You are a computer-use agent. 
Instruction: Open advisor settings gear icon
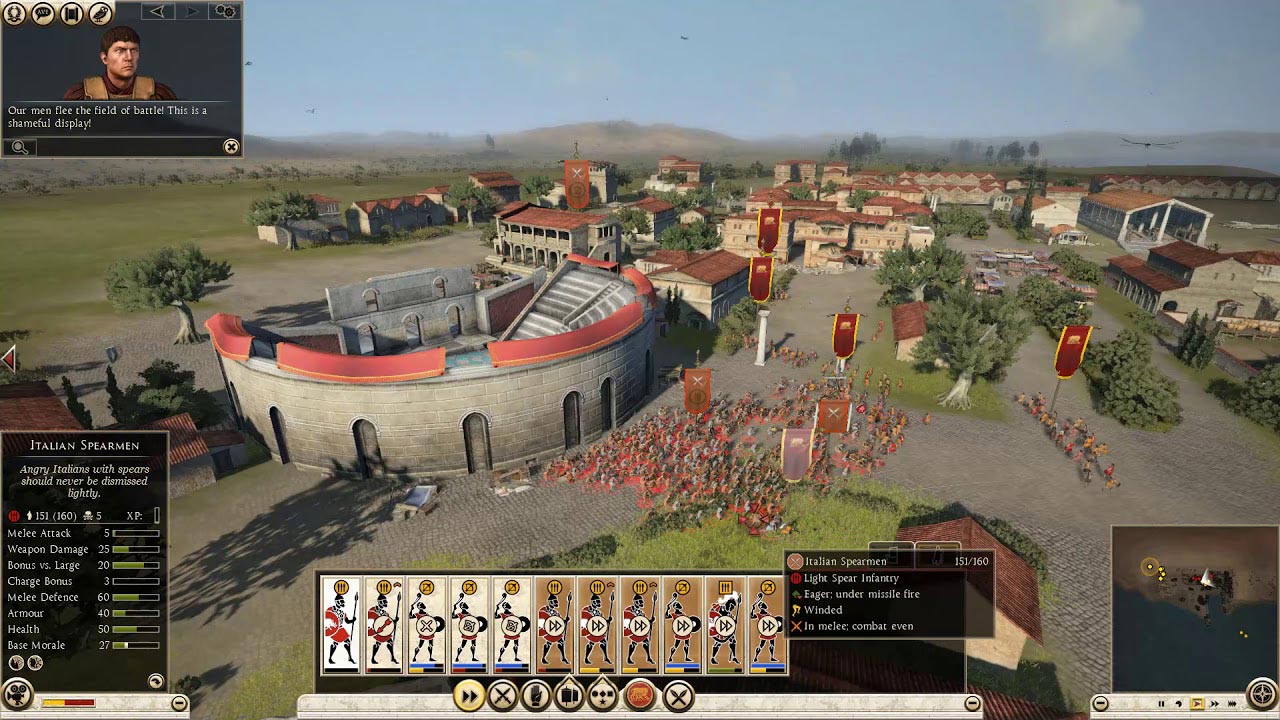[x=226, y=12]
